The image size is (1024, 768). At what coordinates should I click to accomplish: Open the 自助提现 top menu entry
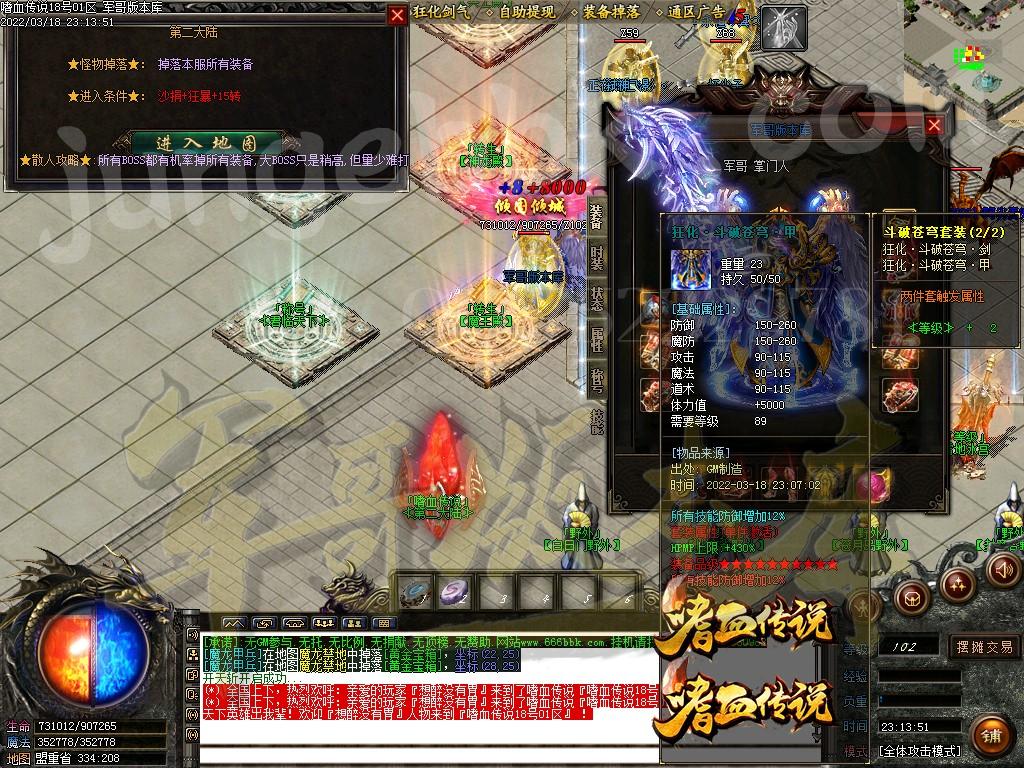(527, 12)
